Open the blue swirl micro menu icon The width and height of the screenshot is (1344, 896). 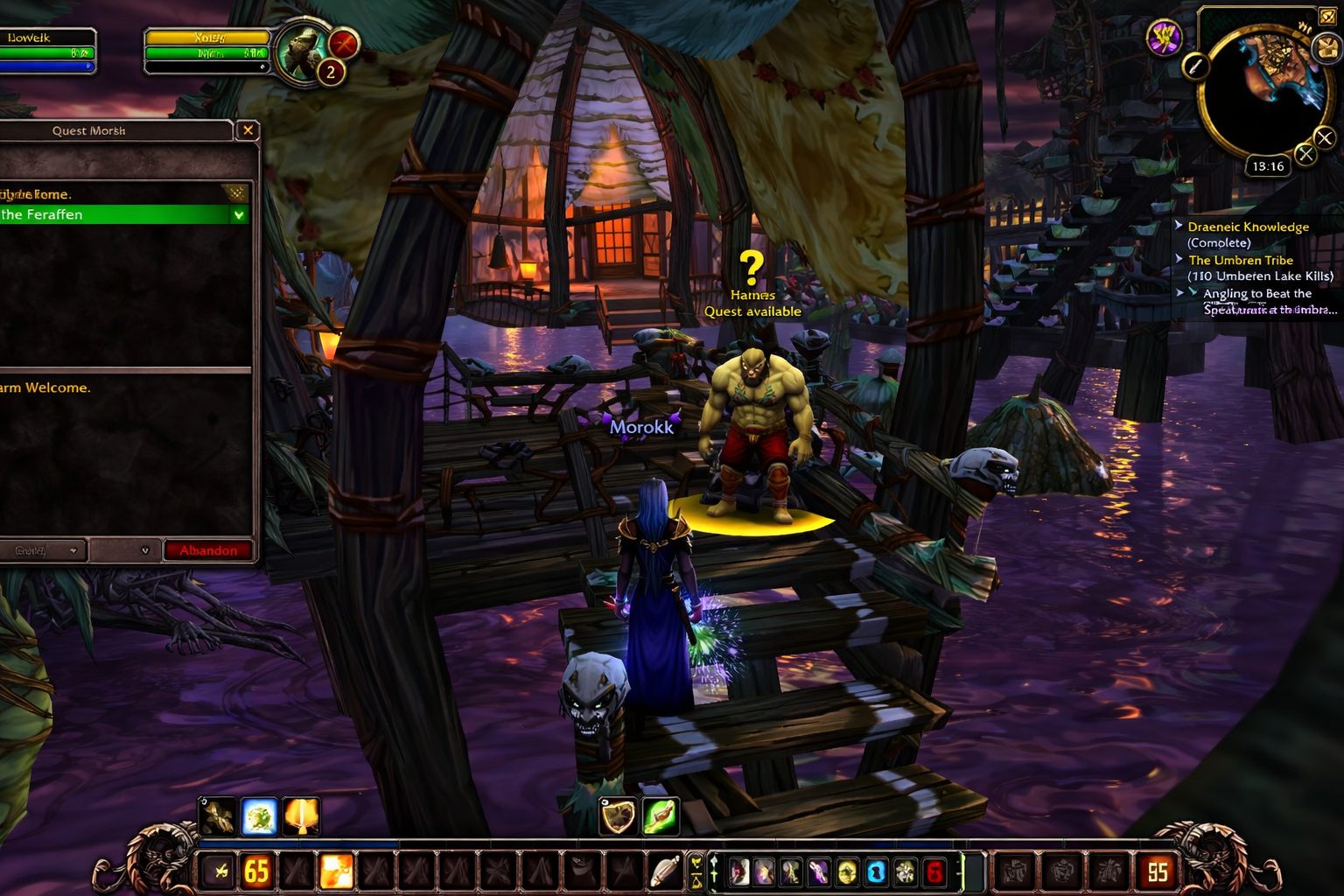(x=876, y=871)
